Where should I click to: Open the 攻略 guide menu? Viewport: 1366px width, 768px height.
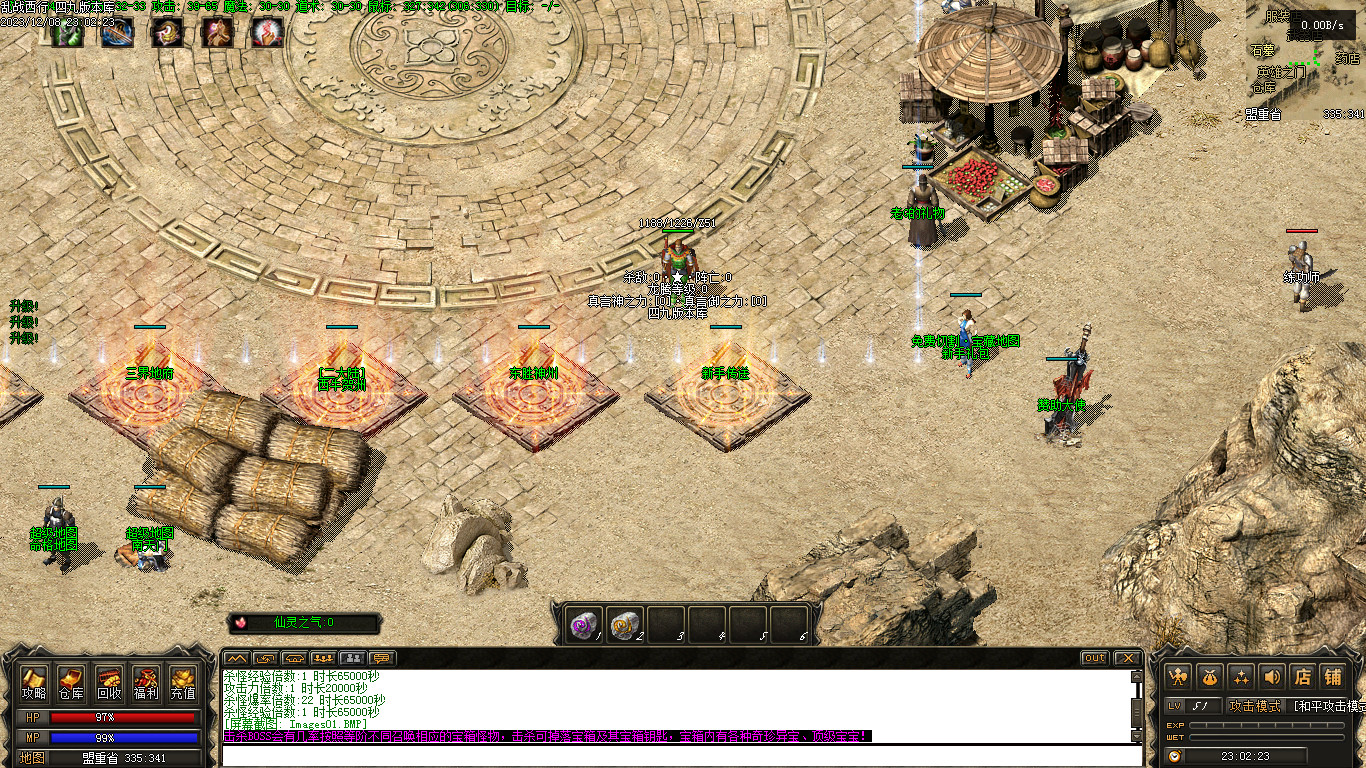click(34, 681)
